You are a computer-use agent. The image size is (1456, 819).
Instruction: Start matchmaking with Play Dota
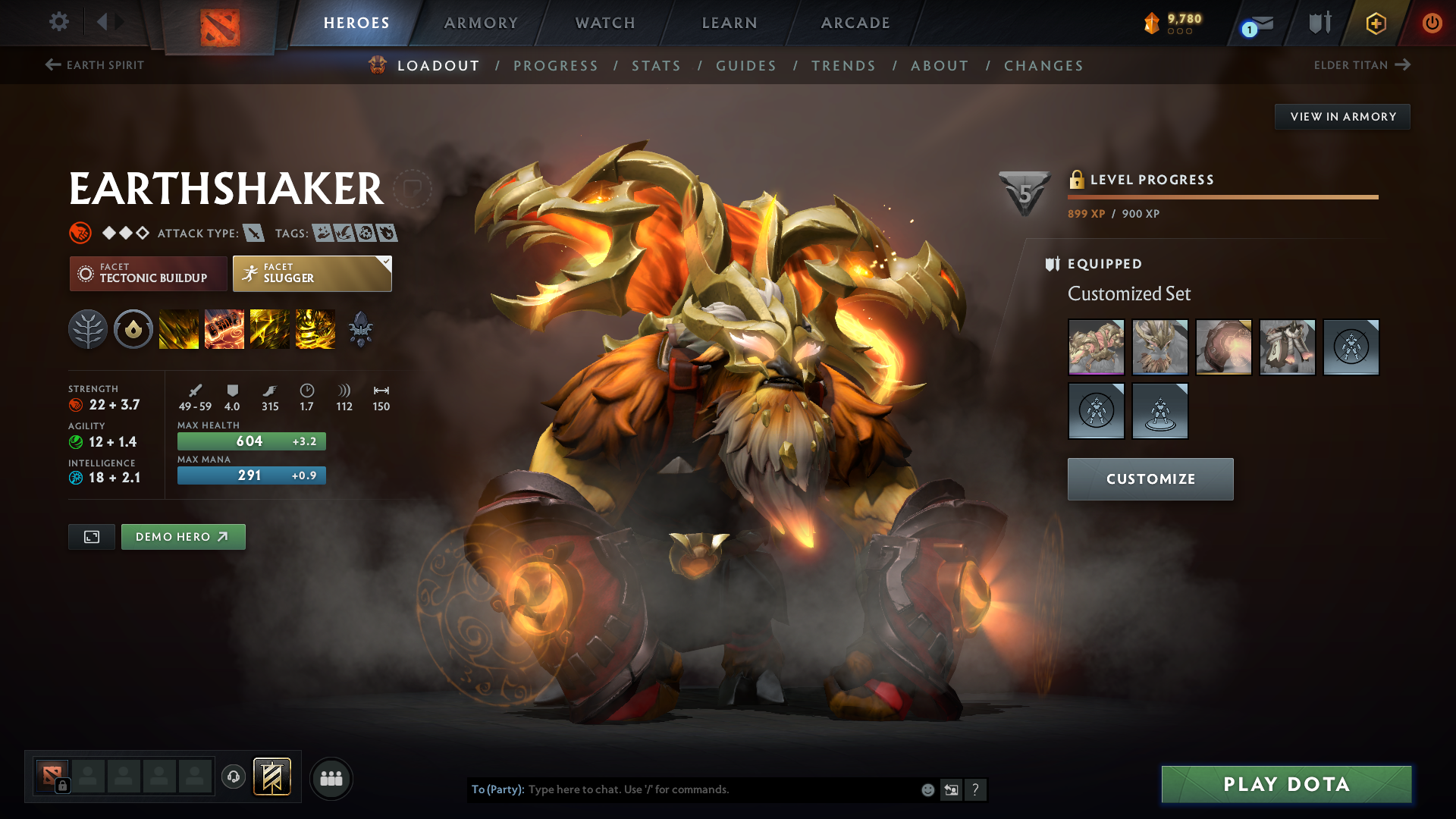pyautogui.click(x=1286, y=784)
